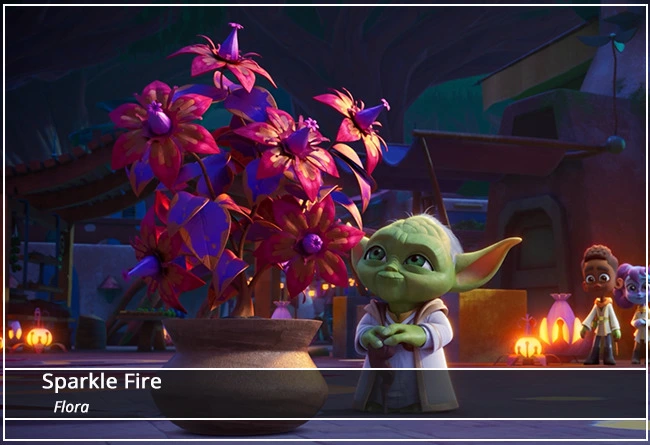
Task: Open the Sparkle Fire entry title
Action: tap(101, 382)
